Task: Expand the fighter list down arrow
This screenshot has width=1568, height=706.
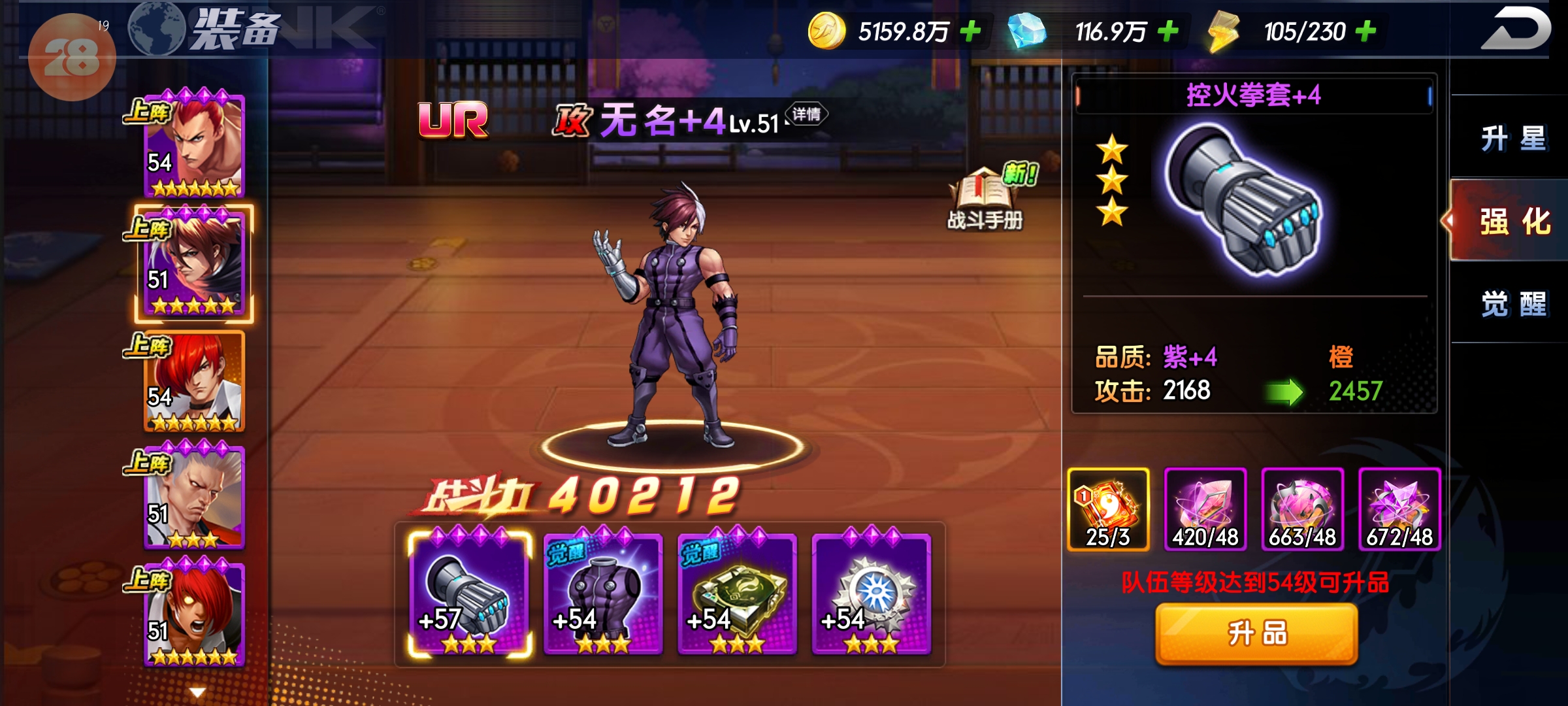Action: click(x=197, y=692)
